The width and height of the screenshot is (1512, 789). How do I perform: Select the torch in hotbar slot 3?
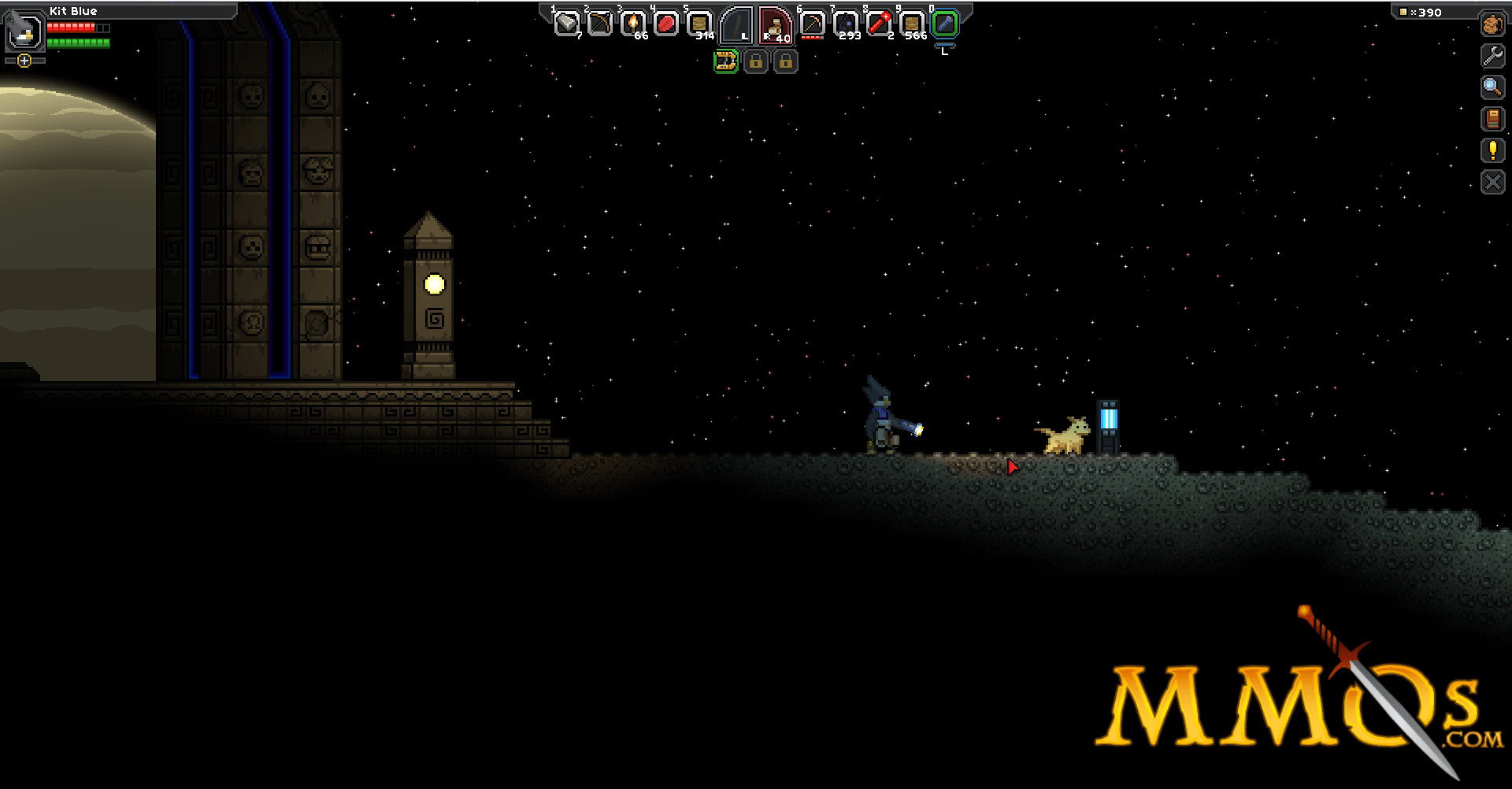point(632,22)
